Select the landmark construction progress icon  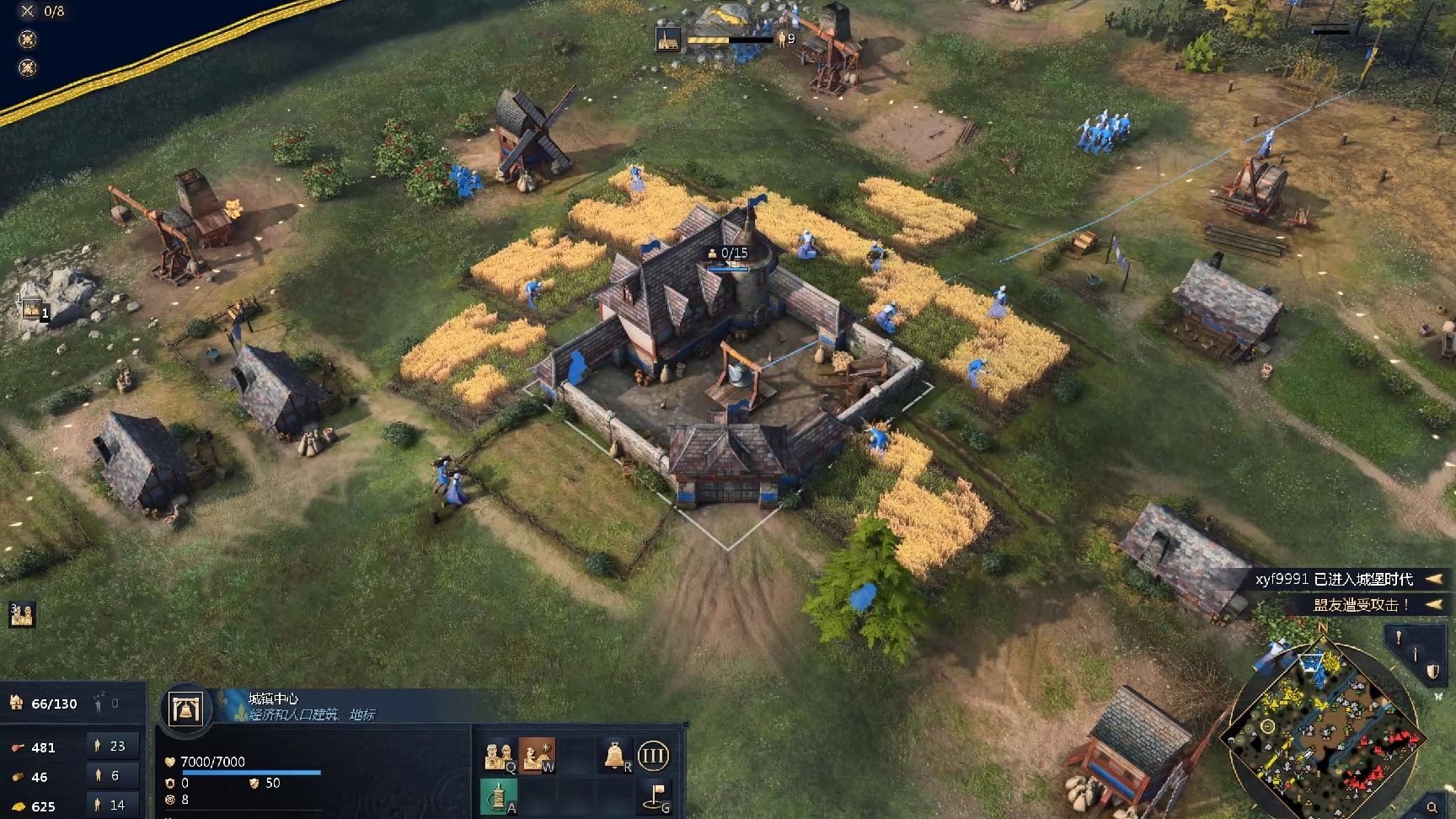668,39
